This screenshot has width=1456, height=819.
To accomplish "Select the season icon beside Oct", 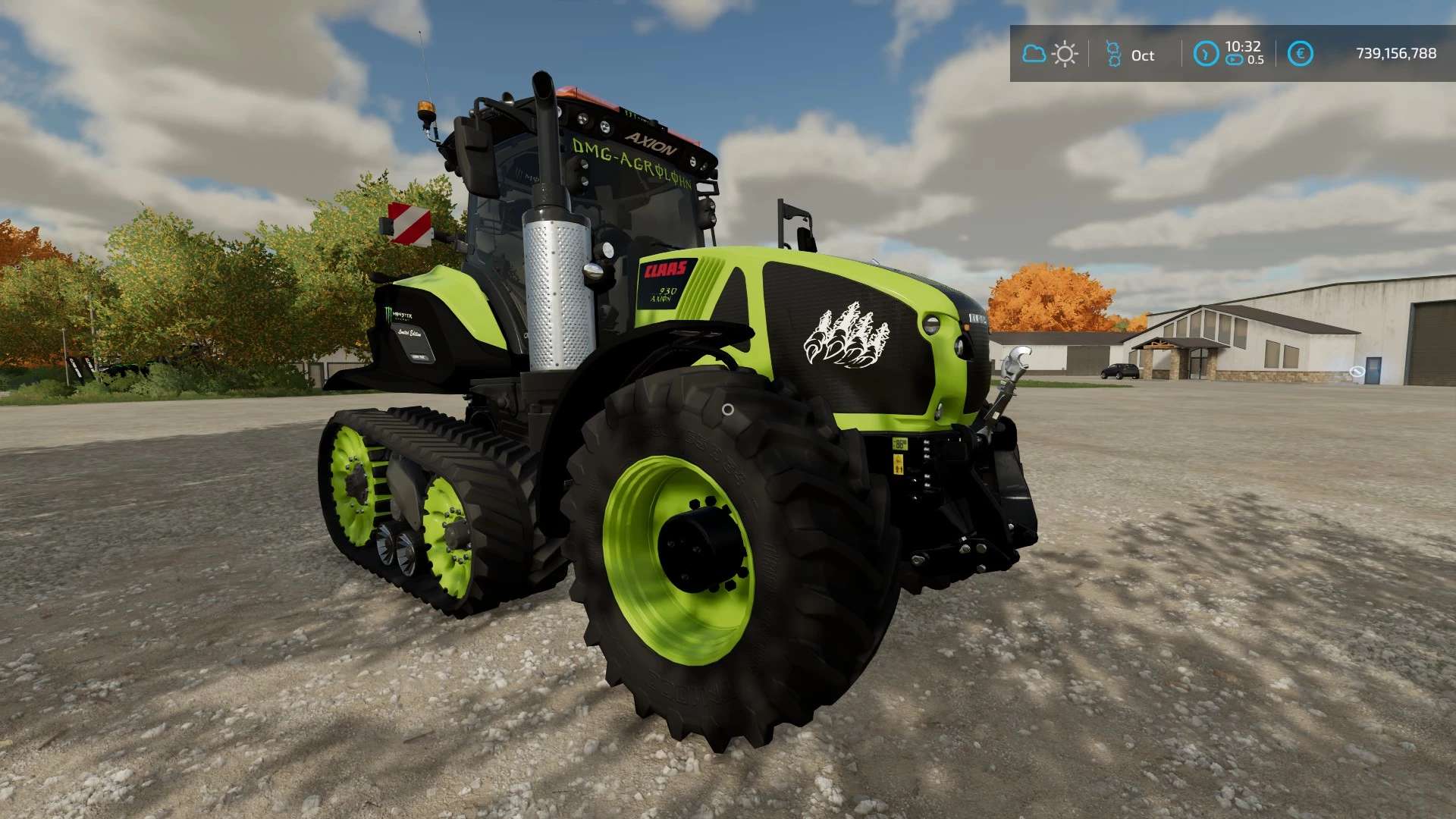I will [1113, 54].
